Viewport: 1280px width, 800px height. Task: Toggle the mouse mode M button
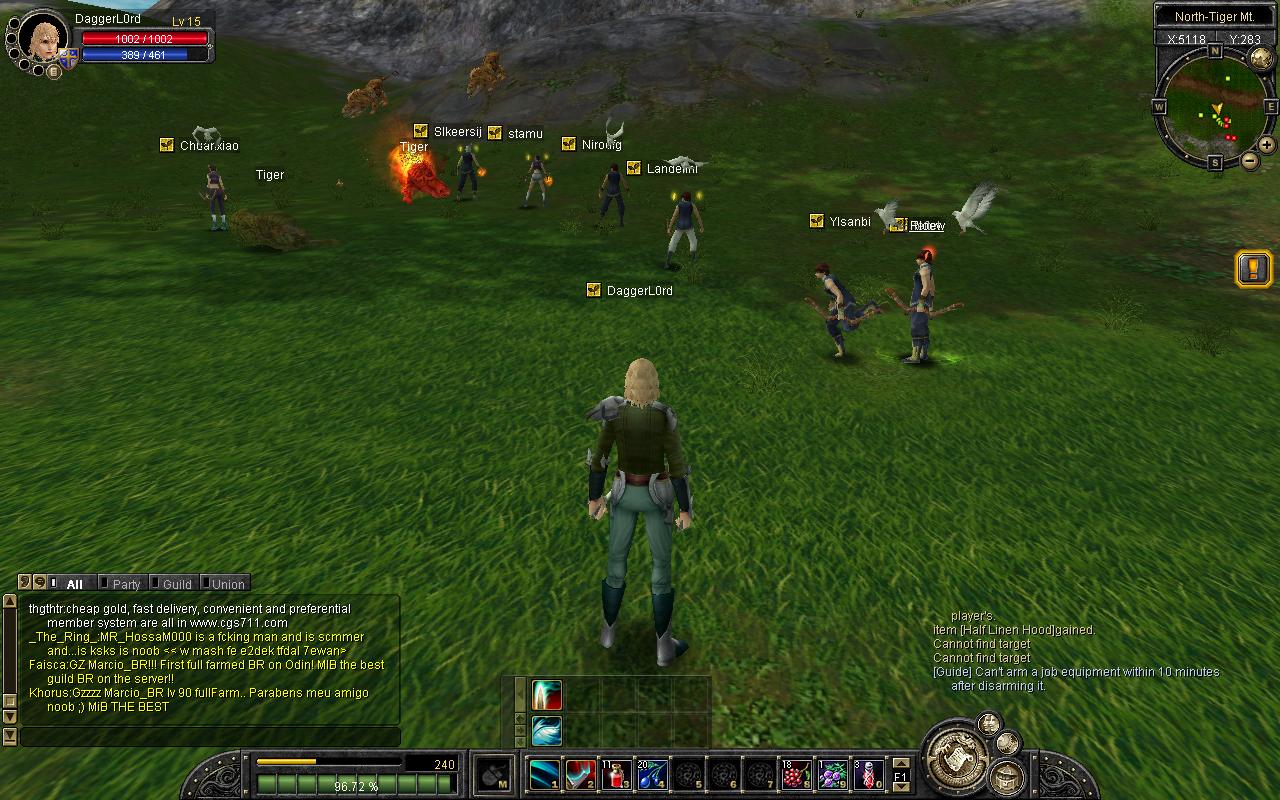point(494,775)
